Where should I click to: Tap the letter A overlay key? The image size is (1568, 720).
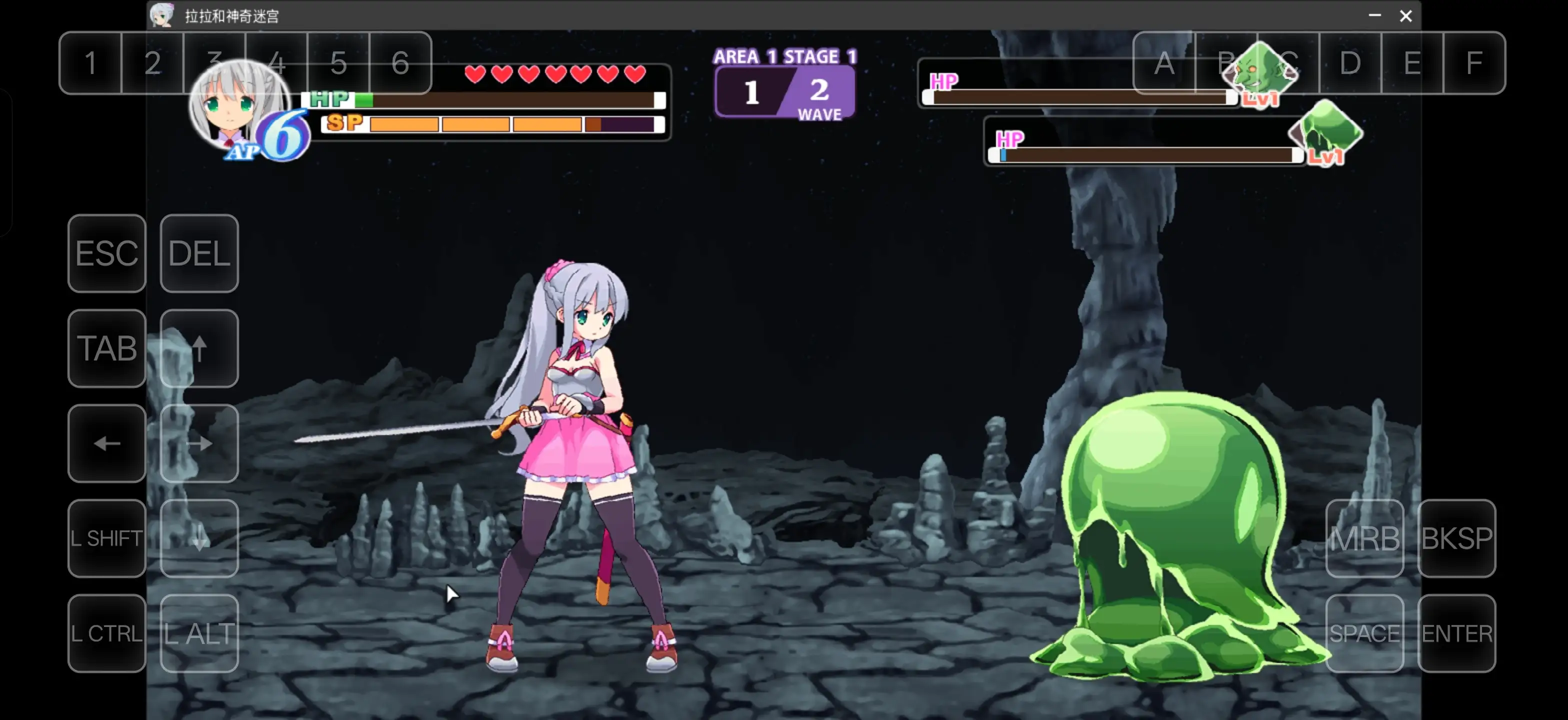tap(1164, 62)
